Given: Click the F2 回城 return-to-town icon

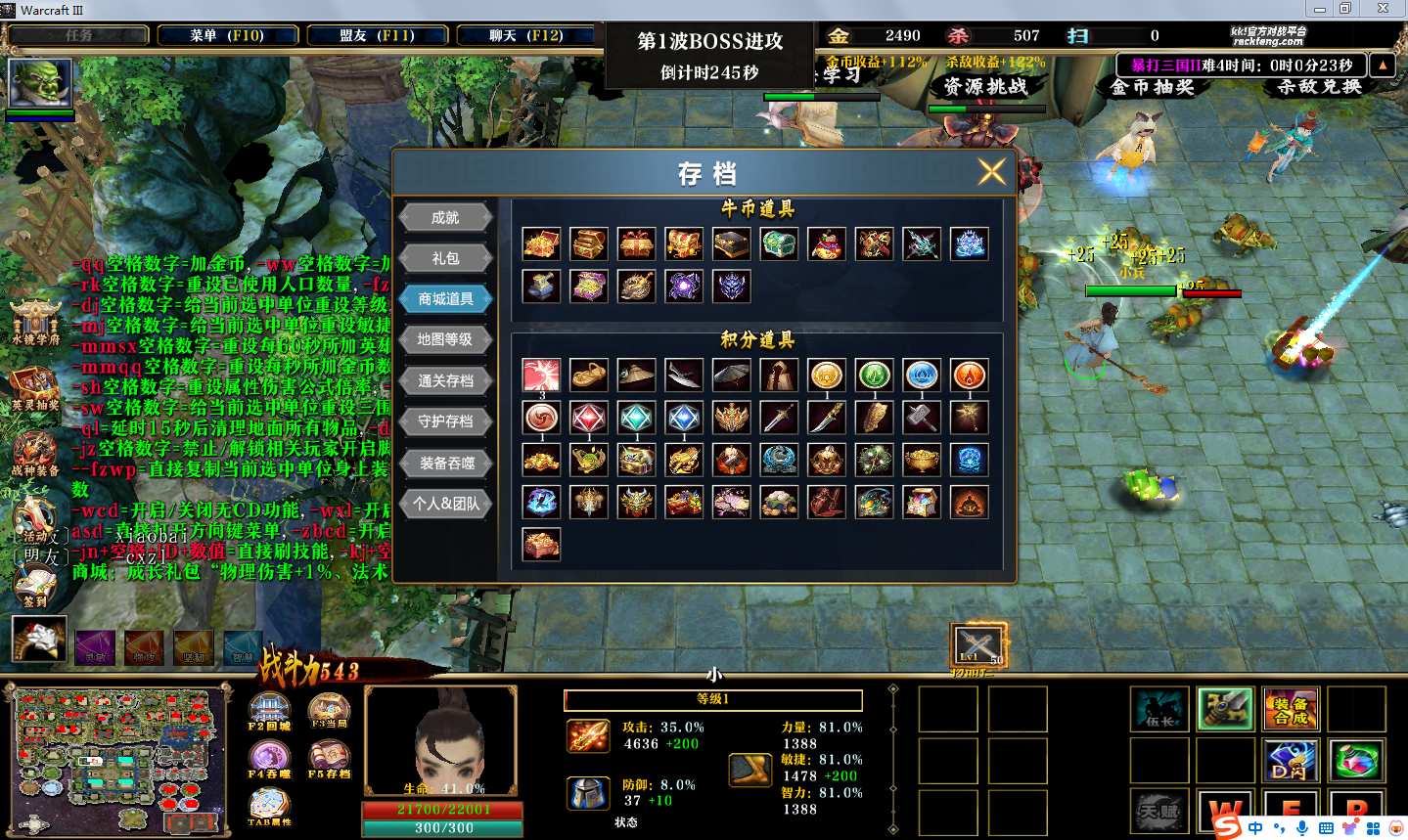Looking at the screenshot, I should click(x=269, y=711).
